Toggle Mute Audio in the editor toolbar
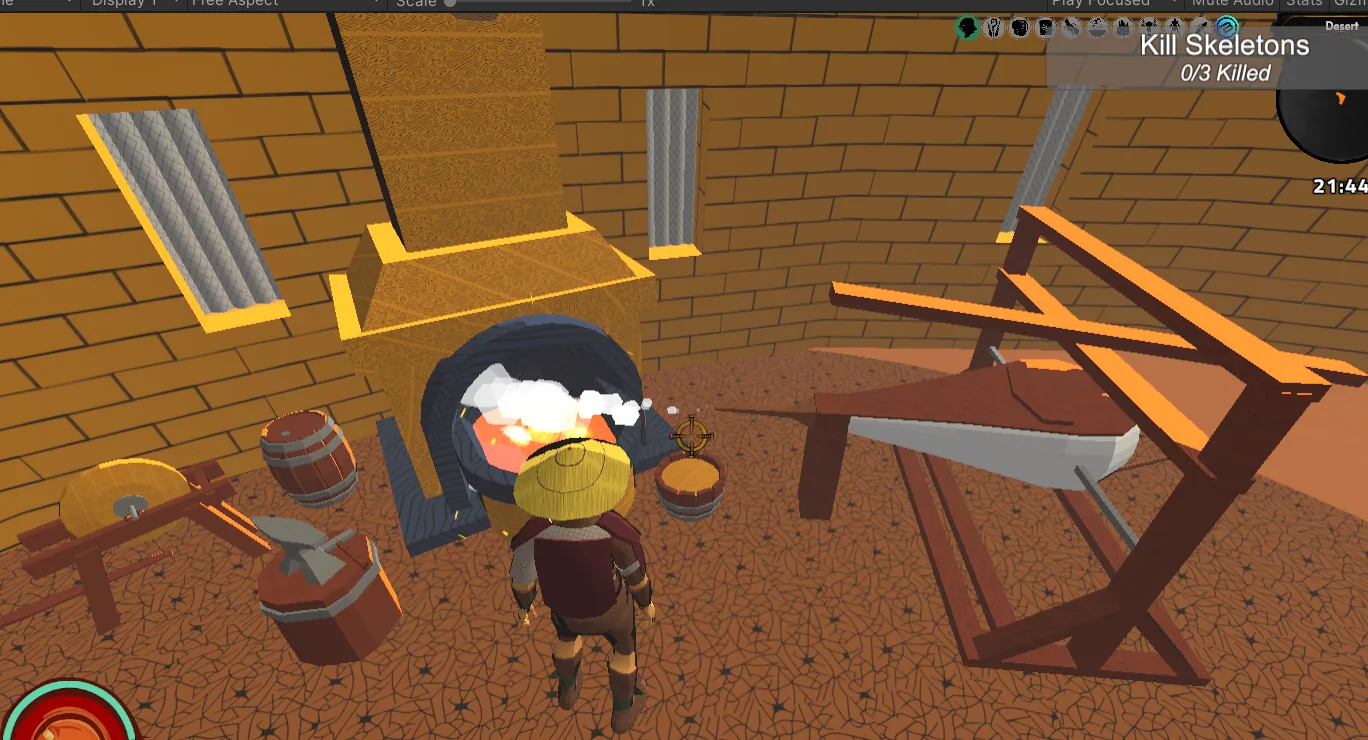The height and width of the screenshot is (740, 1368). click(1232, 4)
